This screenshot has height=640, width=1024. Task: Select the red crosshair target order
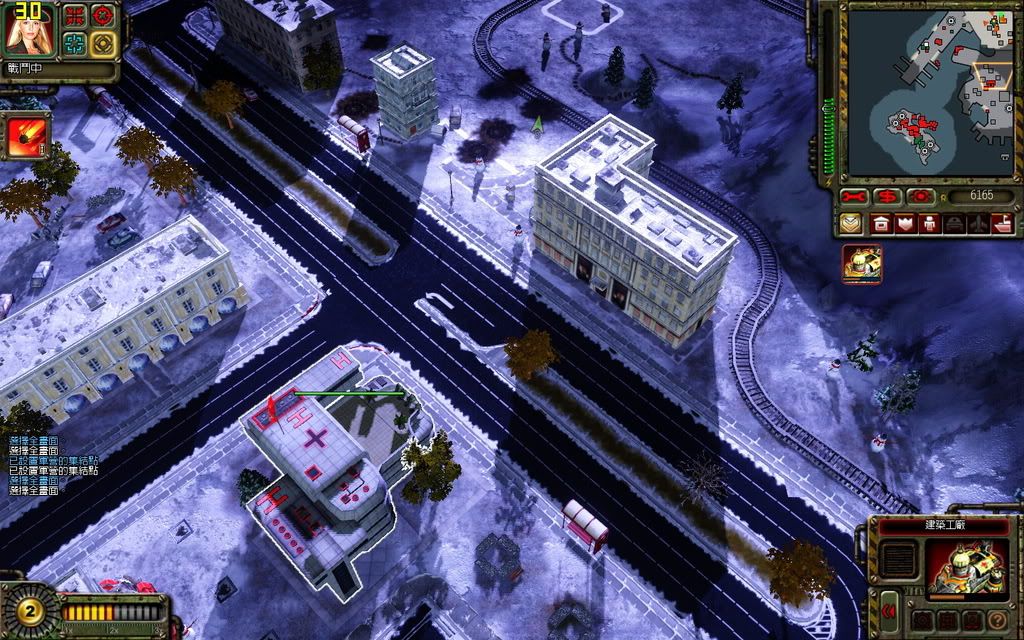[102, 16]
